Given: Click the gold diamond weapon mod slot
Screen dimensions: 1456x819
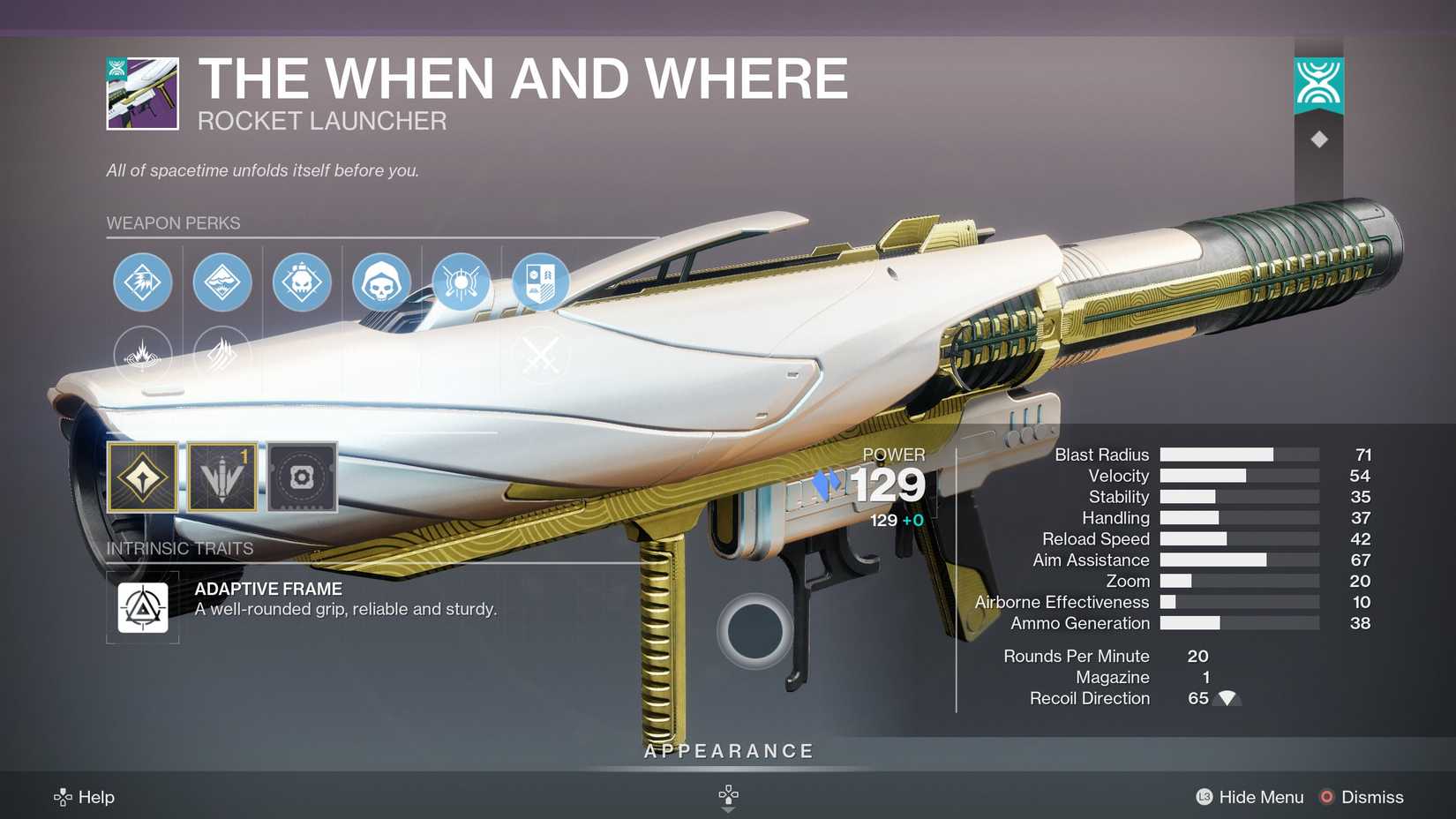Looking at the screenshot, I should point(143,477).
